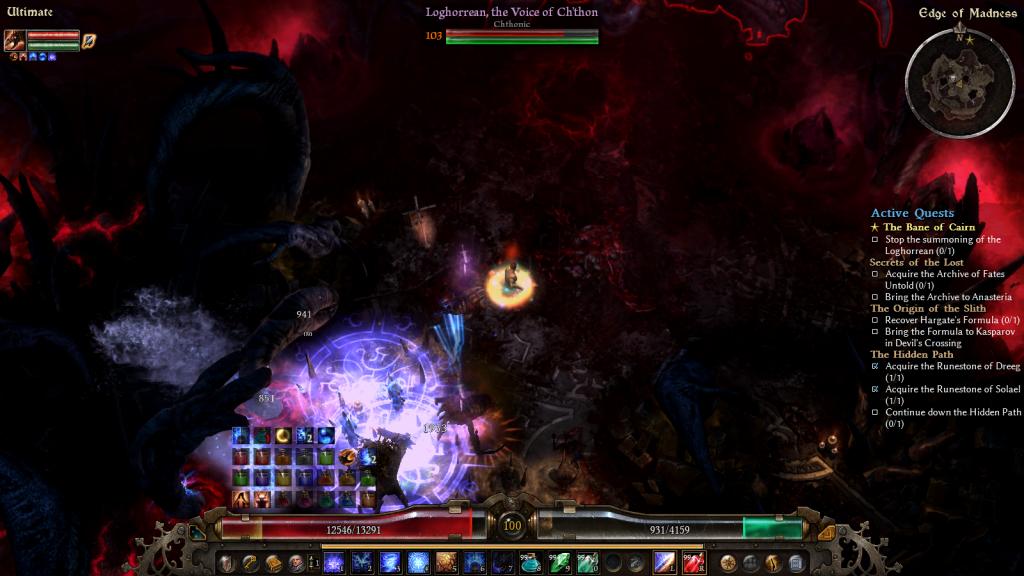Use the dark skill in slot 7
The height and width of the screenshot is (576, 1024).
pyautogui.click(x=504, y=563)
